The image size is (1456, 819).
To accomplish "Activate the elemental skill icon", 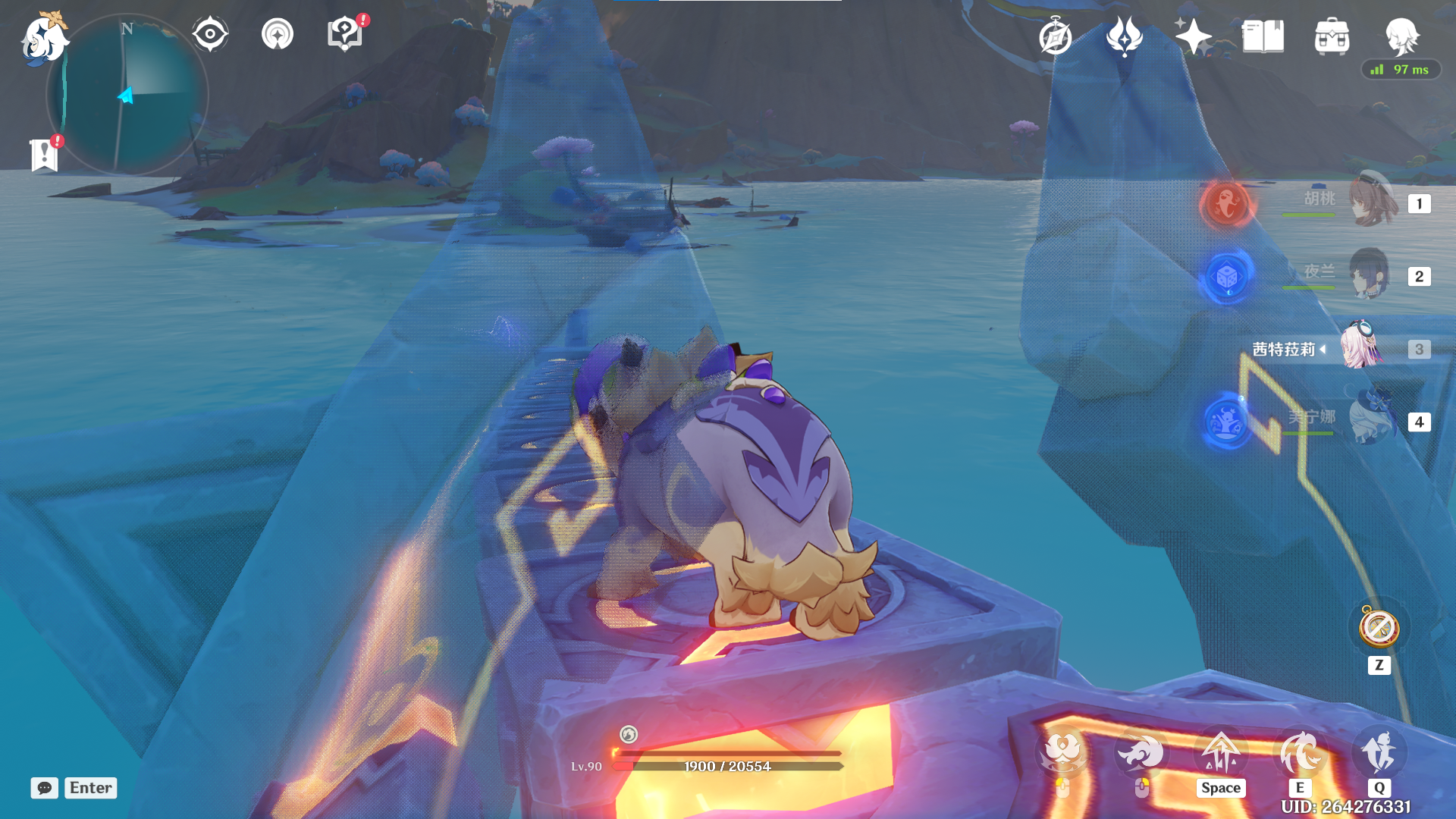I will click(1300, 753).
